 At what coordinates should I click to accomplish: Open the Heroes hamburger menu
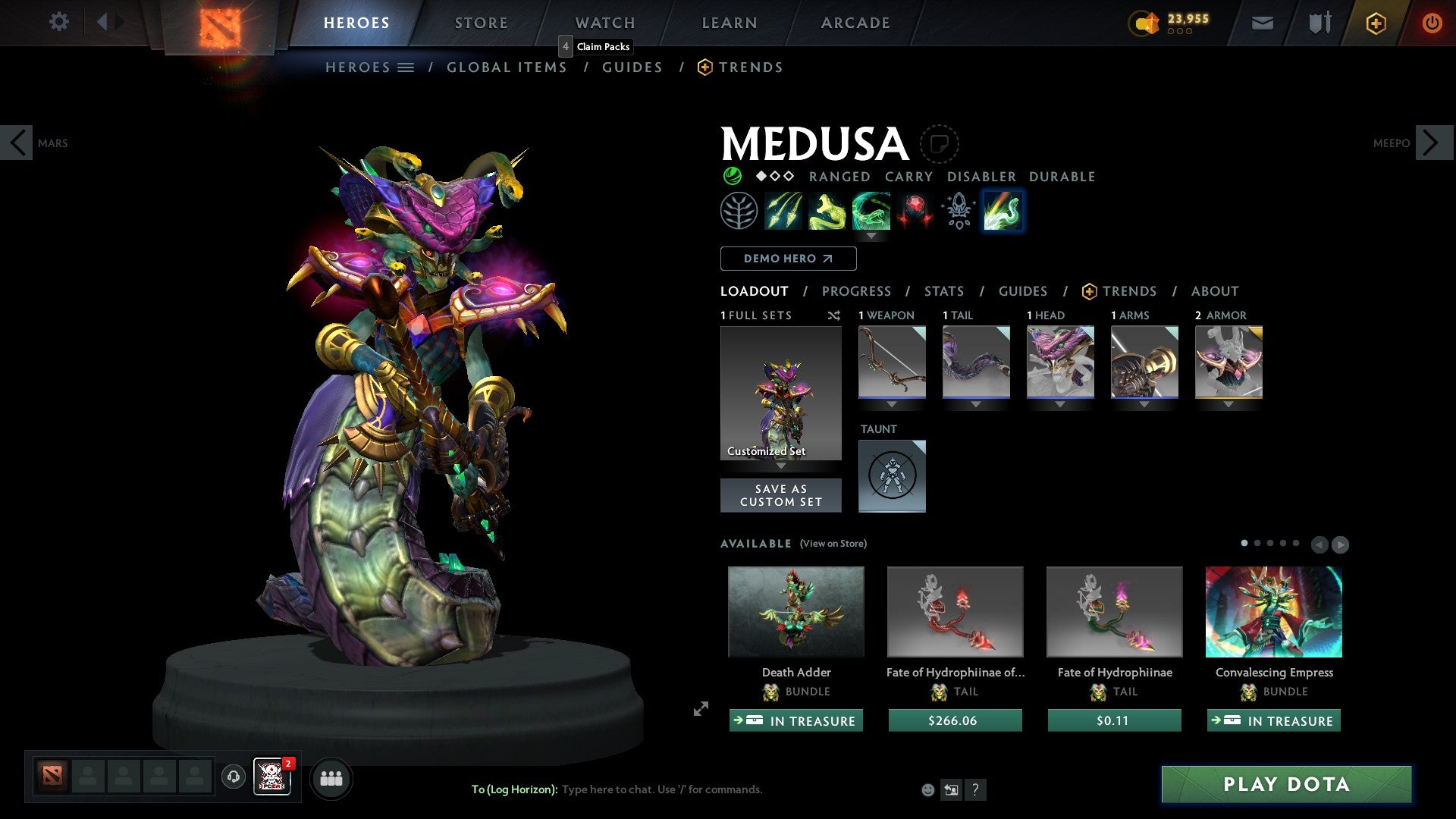(407, 67)
